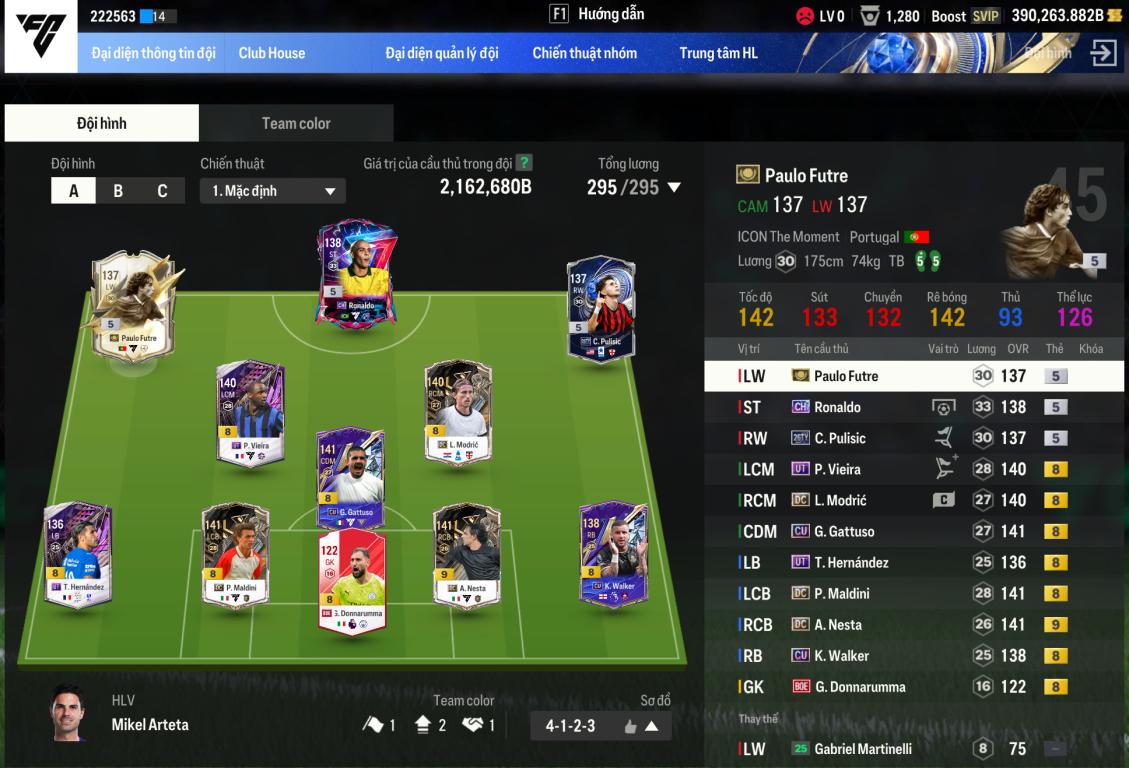
Task: Open Chiến thuật nhóm menu
Action: [584, 53]
